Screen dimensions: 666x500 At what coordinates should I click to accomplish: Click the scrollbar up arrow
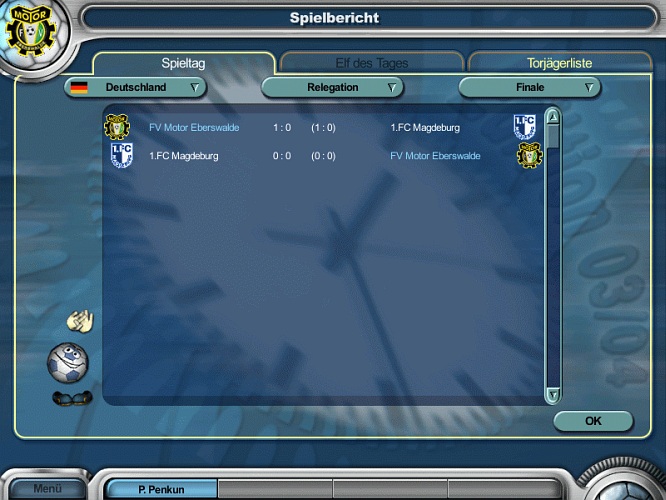pyautogui.click(x=552, y=117)
